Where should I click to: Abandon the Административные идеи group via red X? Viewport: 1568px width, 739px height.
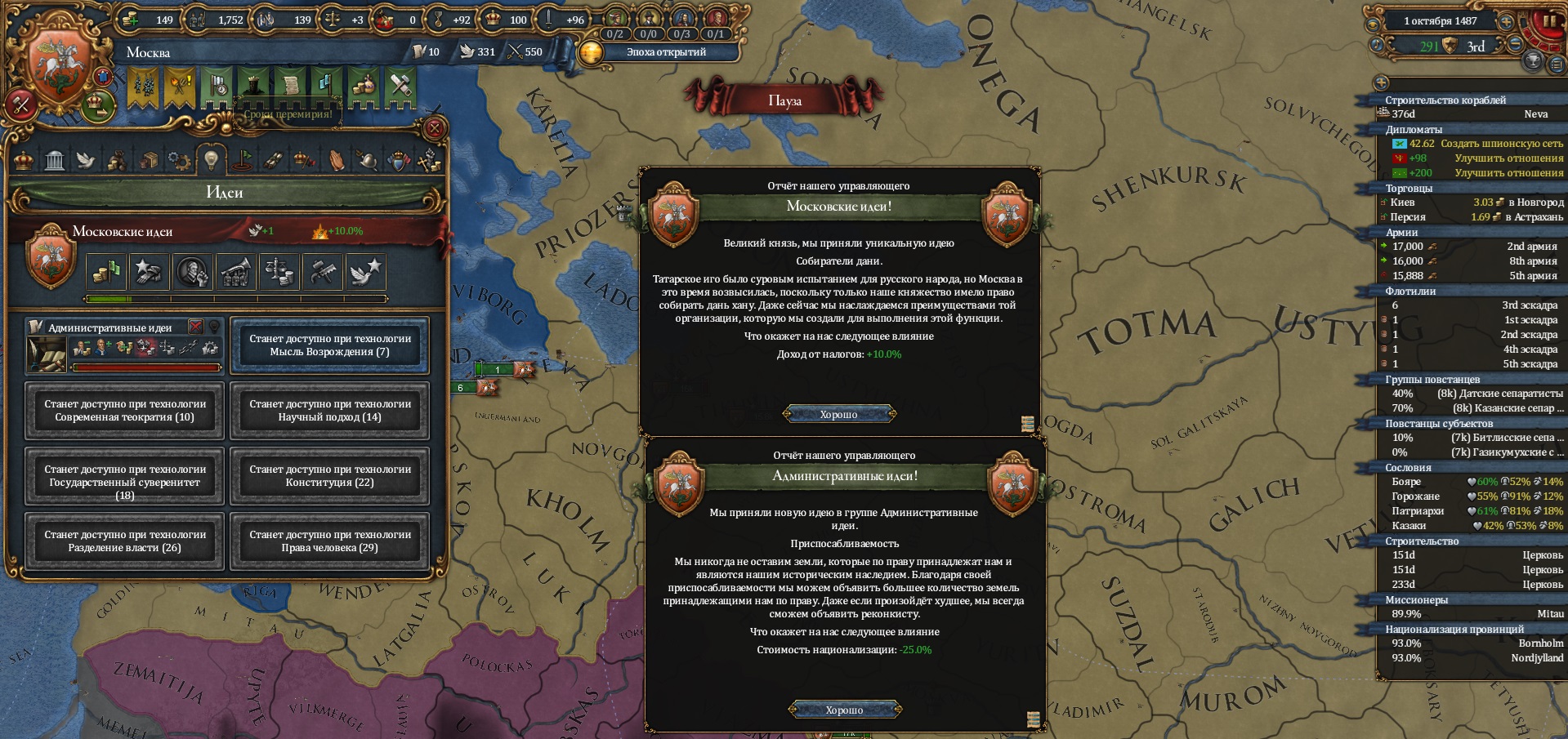[x=196, y=327]
